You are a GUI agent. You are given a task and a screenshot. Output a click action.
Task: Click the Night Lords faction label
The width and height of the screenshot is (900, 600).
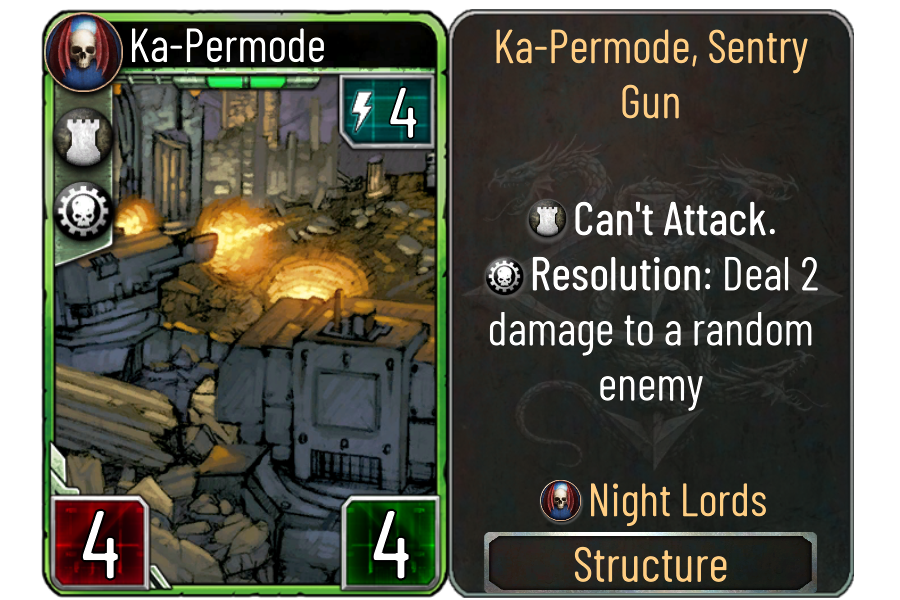(x=677, y=500)
